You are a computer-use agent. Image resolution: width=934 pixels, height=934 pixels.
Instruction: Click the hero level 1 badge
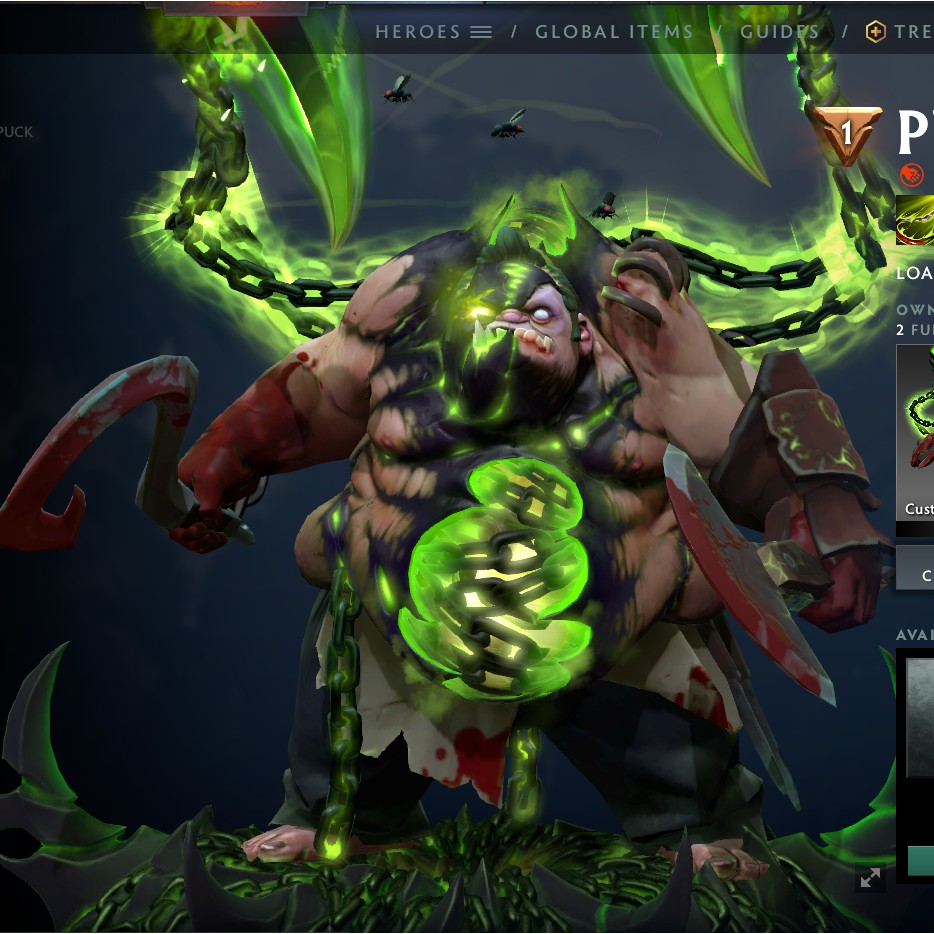pyautogui.click(x=846, y=134)
